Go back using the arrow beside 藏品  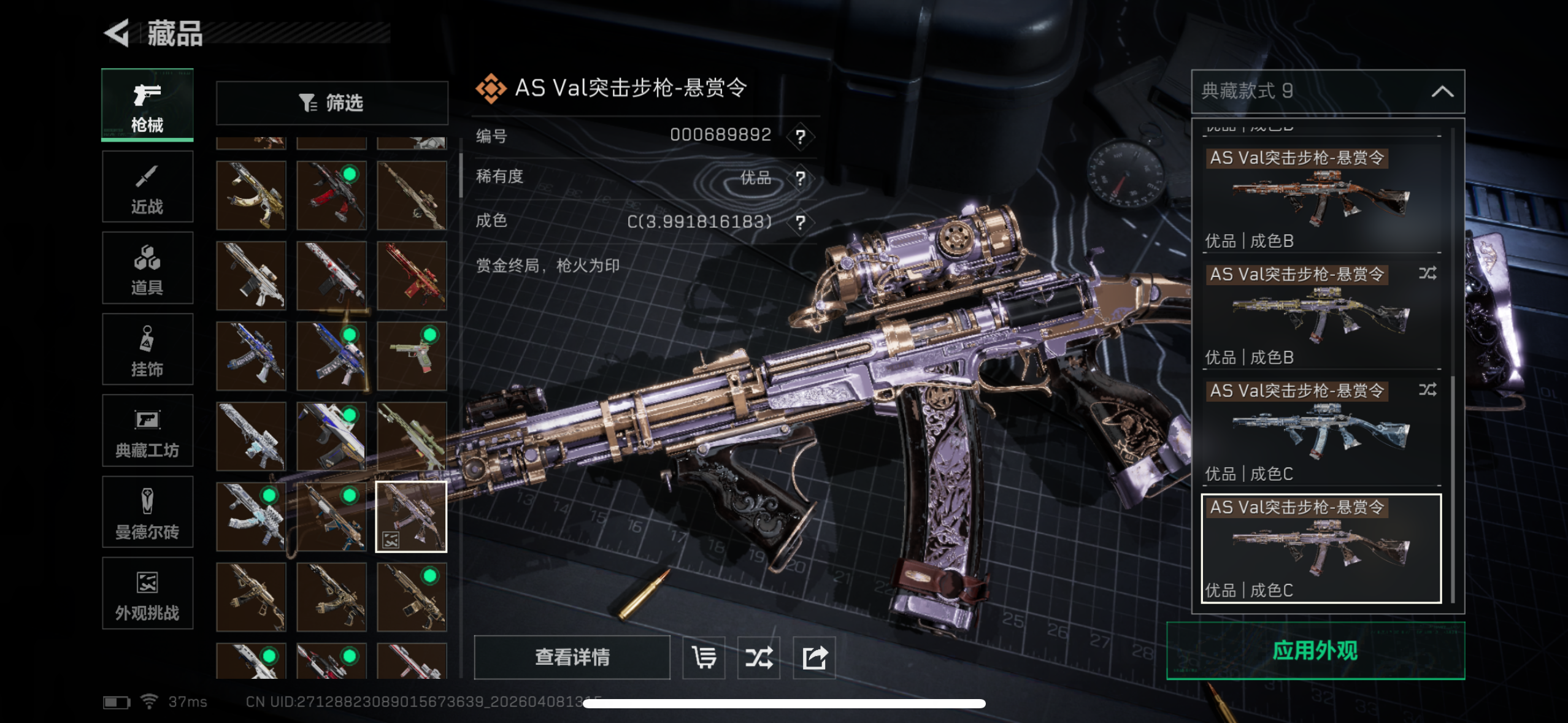pyautogui.click(x=117, y=33)
